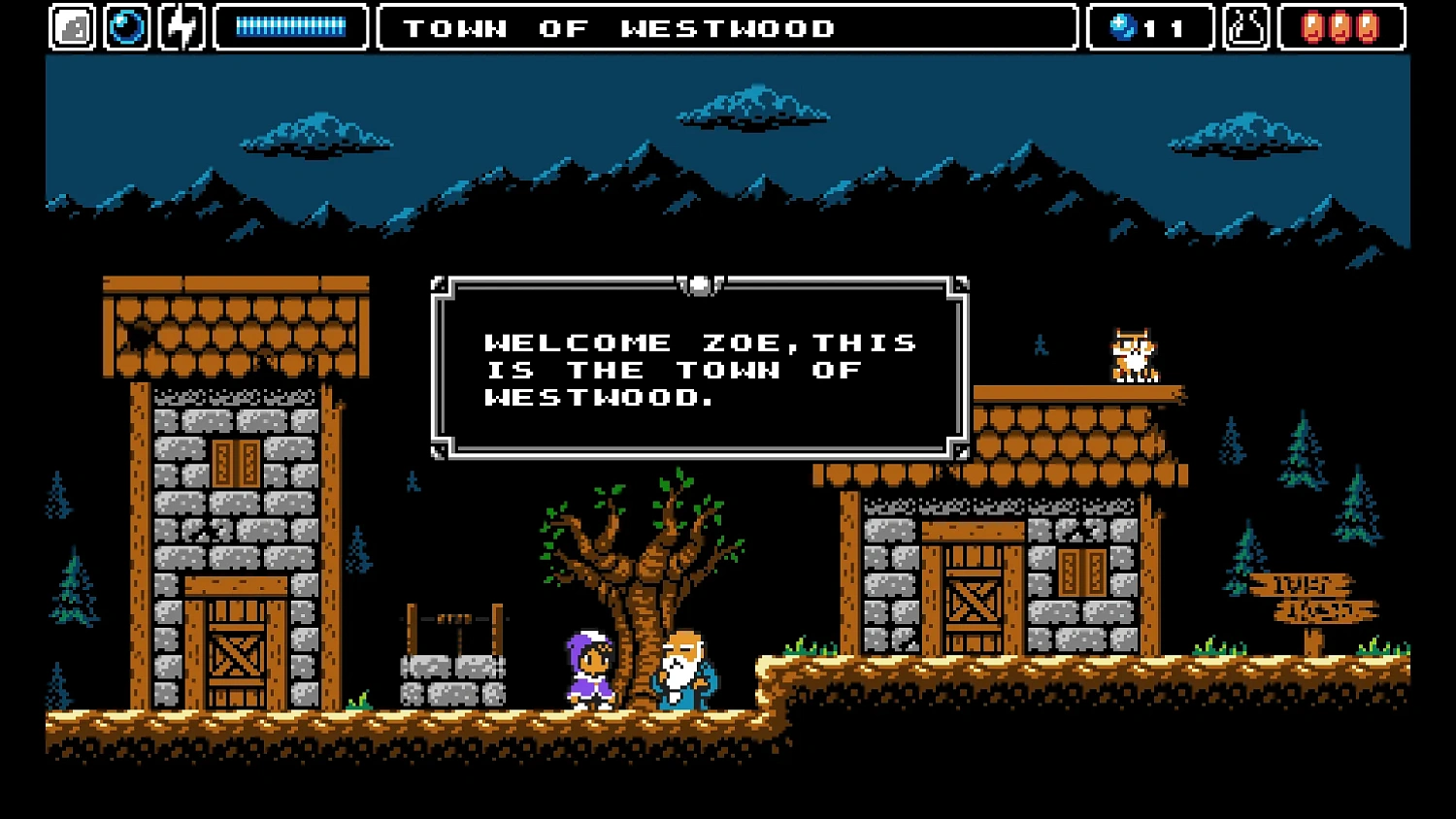
Task: Select the lightning bolt ability icon
Action: point(181,25)
